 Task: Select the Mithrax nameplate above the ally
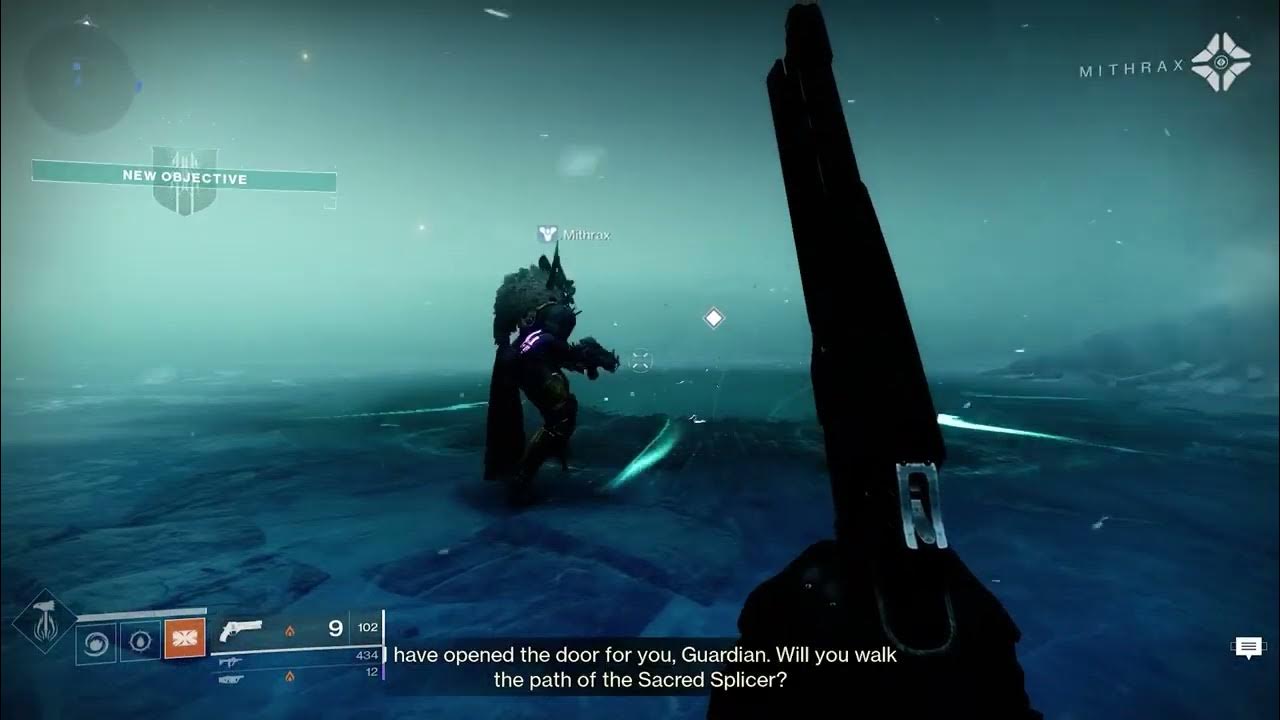(574, 235)
